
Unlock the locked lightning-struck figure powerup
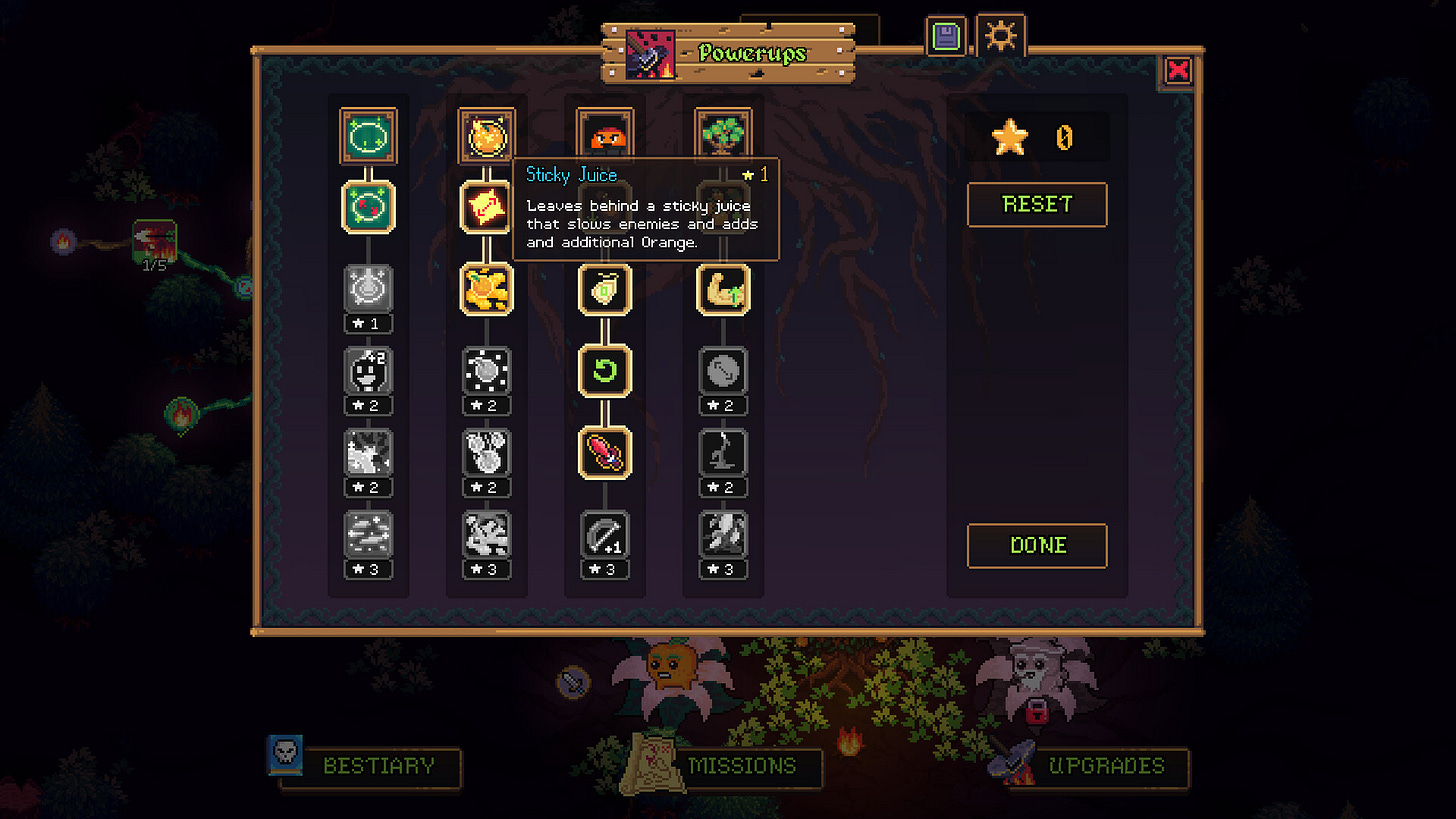(723, 454)
